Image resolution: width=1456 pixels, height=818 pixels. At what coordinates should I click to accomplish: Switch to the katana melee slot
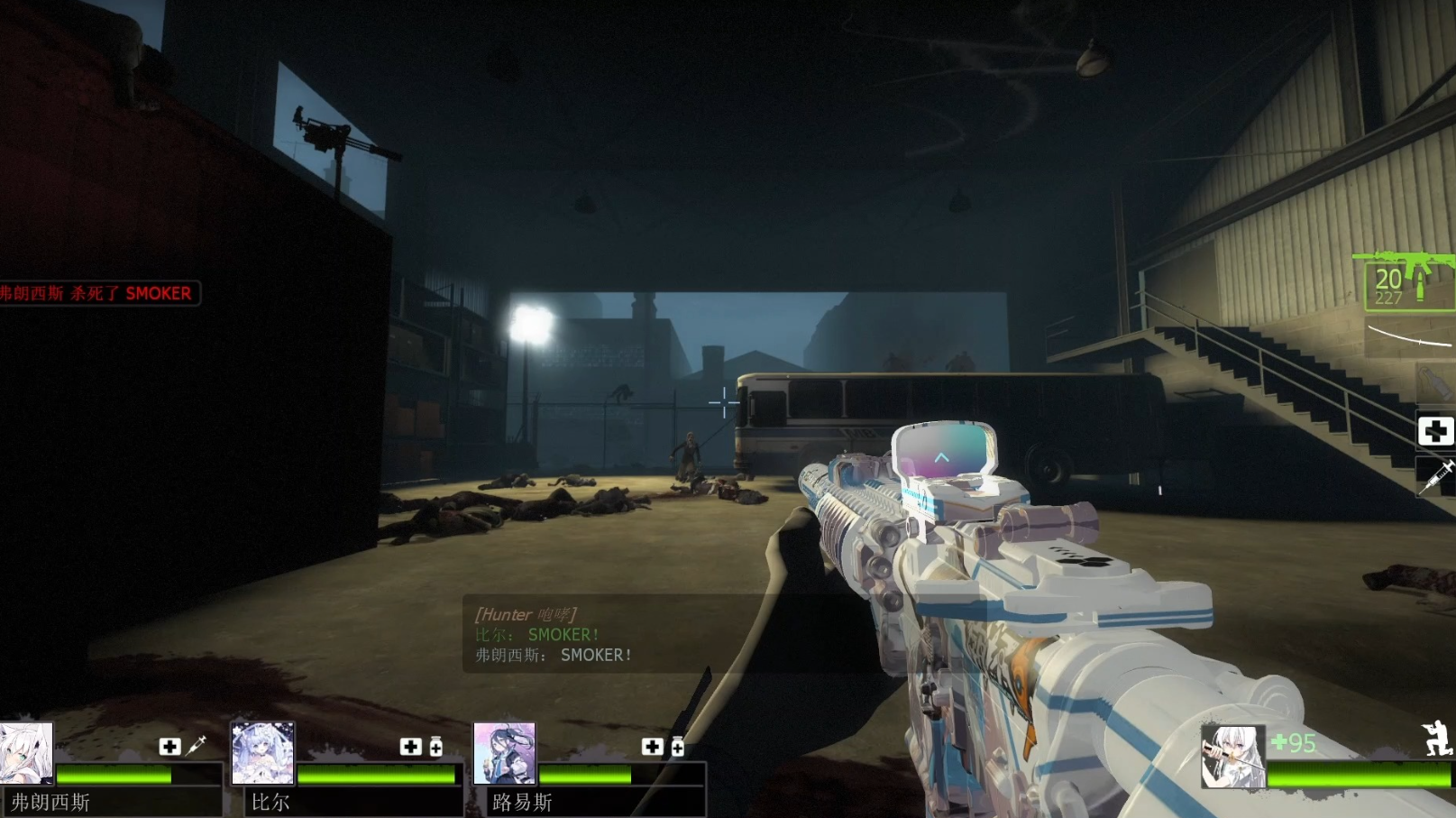pos(1411,336)
